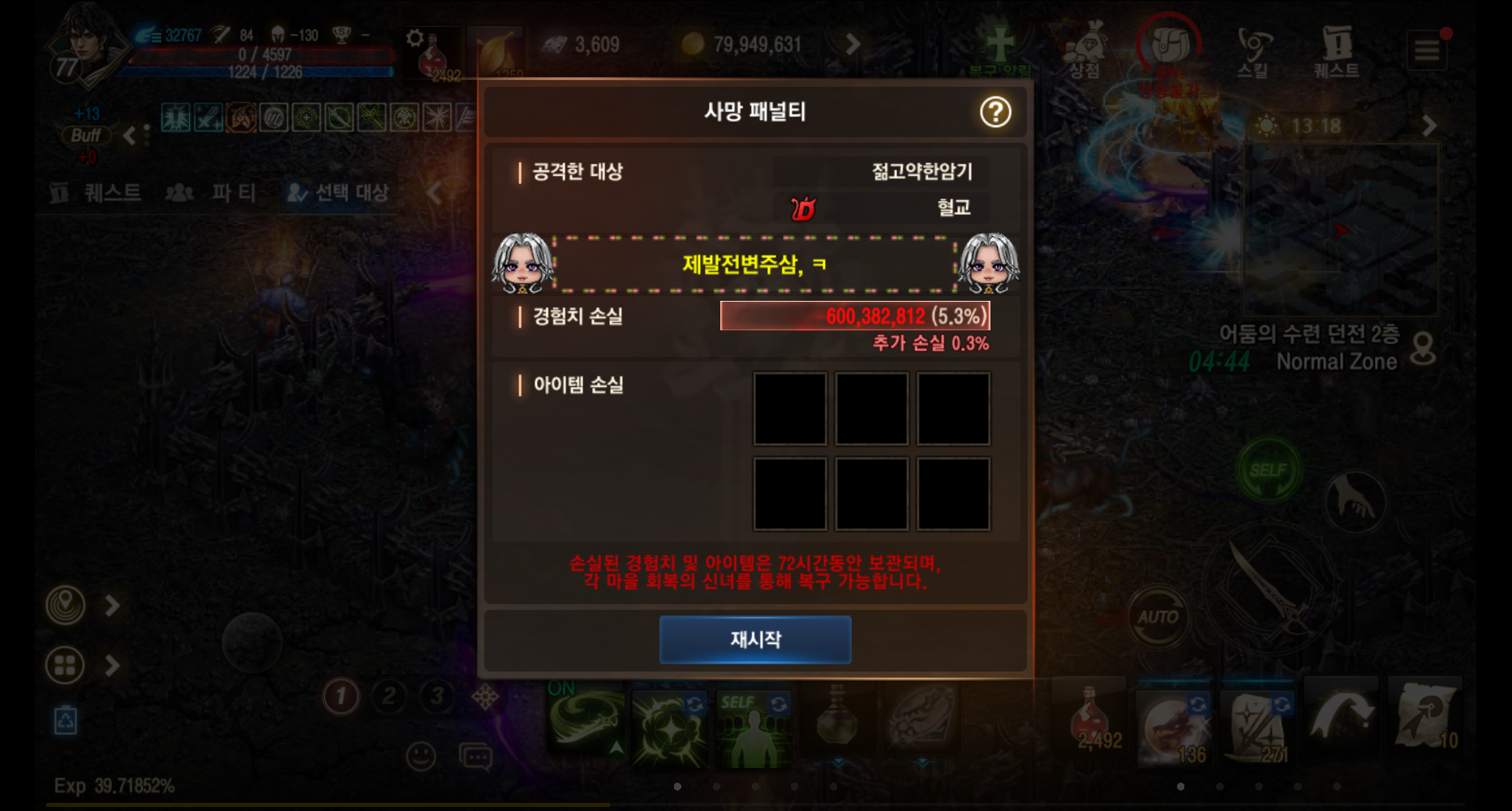Activate the AUTO combat icon
This screenshot has height=811, width=1512.
point(1158,616)
